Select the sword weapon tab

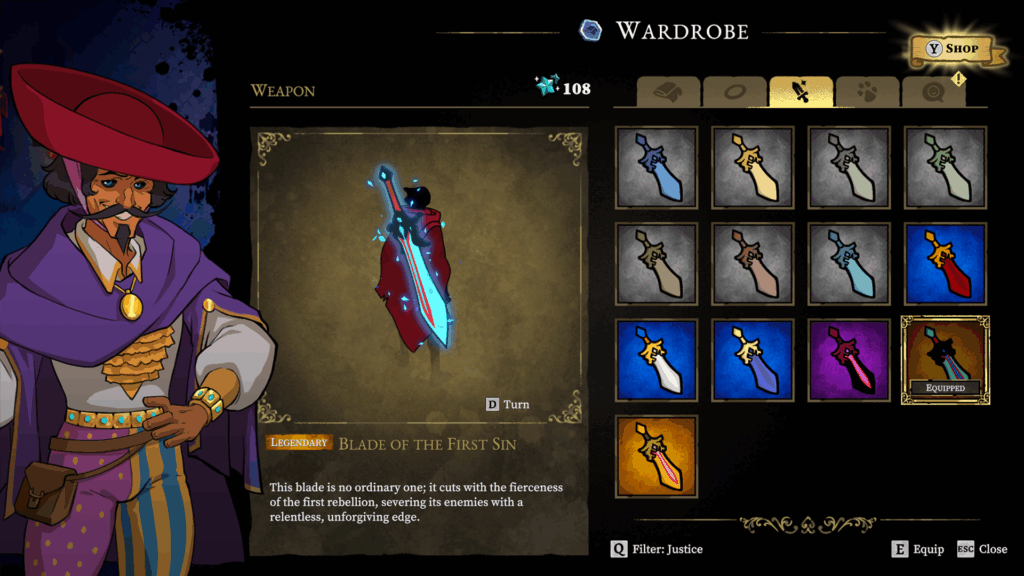801,92
